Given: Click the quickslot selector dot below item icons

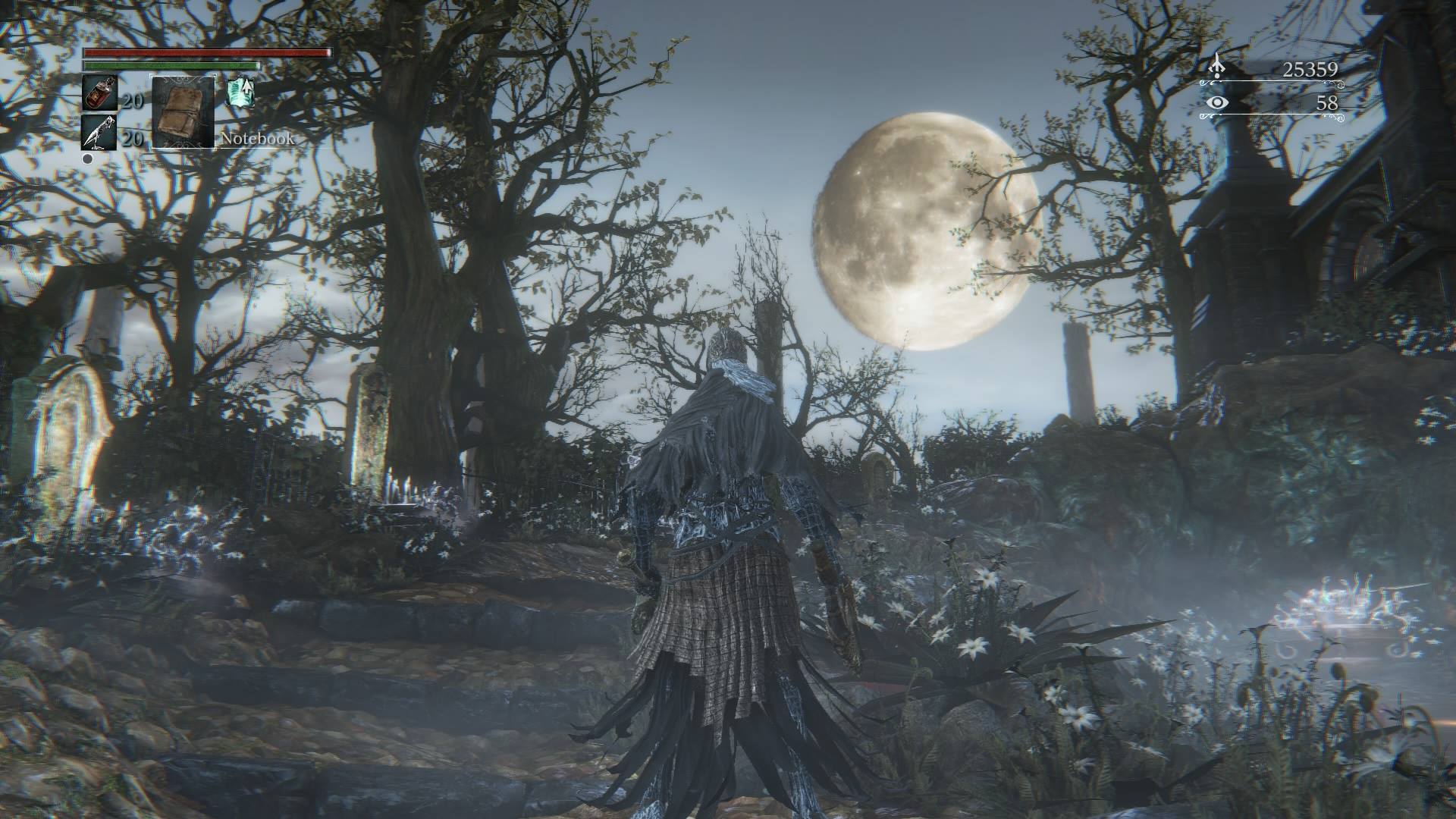Looking at the screenshot, I should coord(86,159).
